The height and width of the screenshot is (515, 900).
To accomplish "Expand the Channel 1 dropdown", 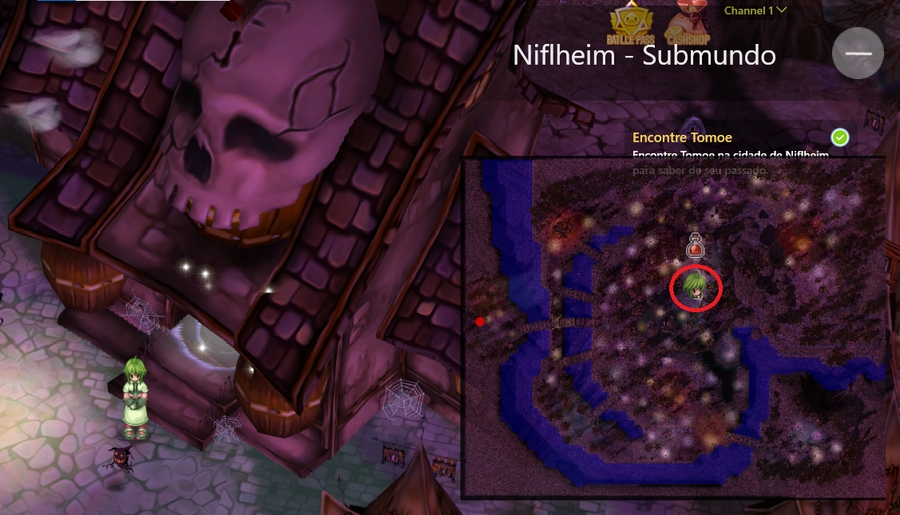I will coord(755,10).
